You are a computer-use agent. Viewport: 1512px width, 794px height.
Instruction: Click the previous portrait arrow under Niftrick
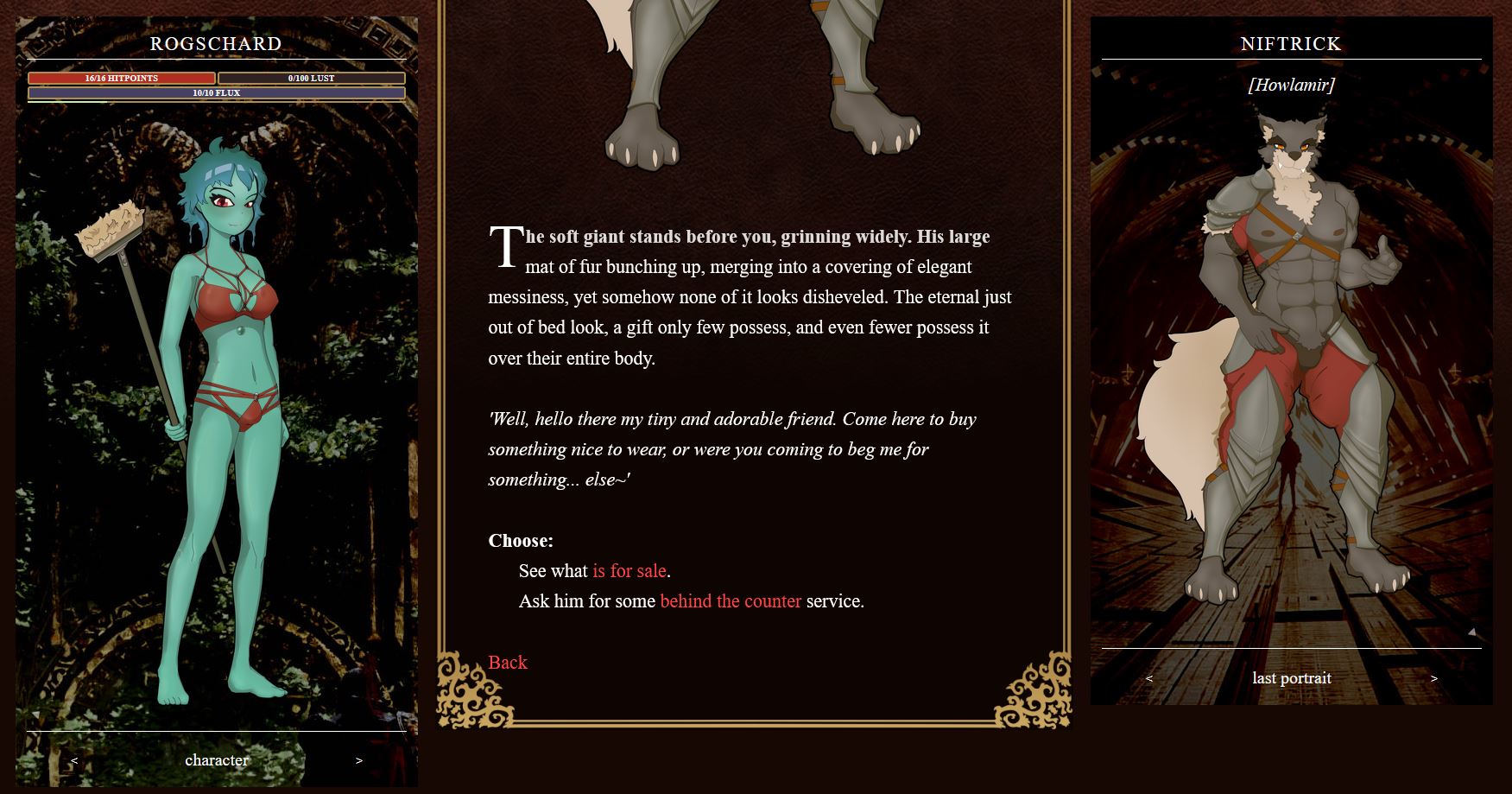pos(1149,678)
